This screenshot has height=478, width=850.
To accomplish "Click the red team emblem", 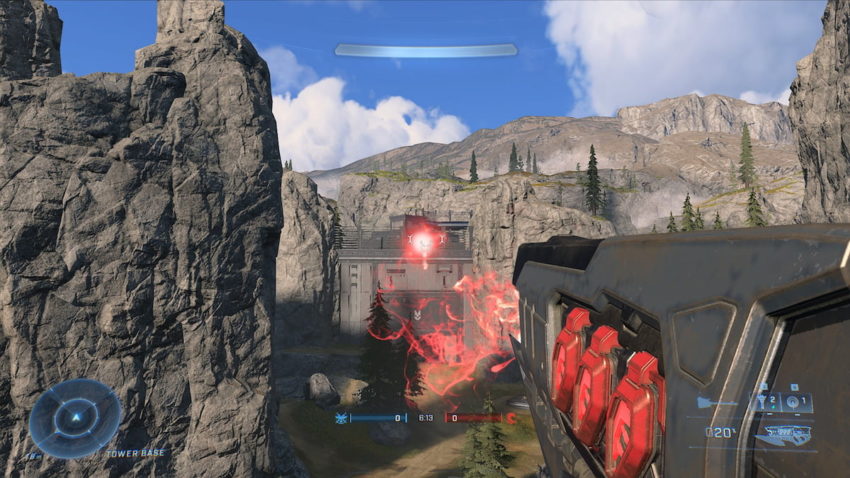I will click(x=510, y=417).
